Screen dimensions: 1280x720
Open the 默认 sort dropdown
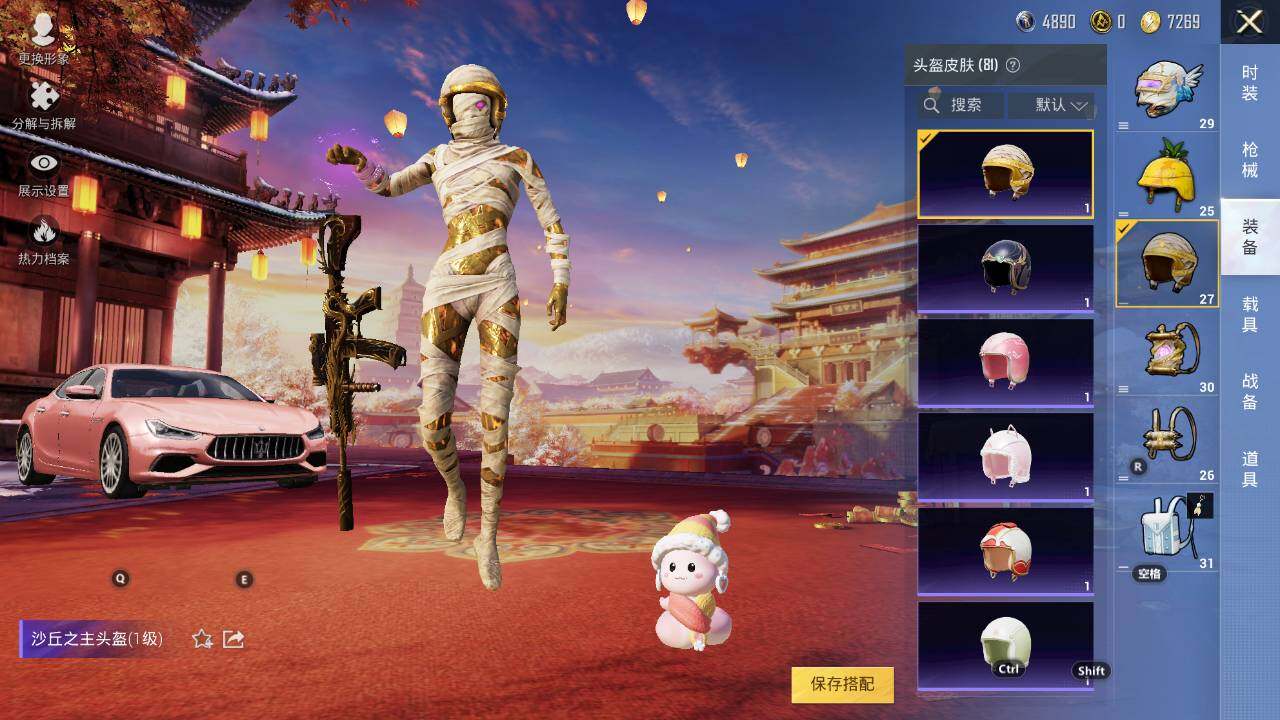(x=1061, y=105)
